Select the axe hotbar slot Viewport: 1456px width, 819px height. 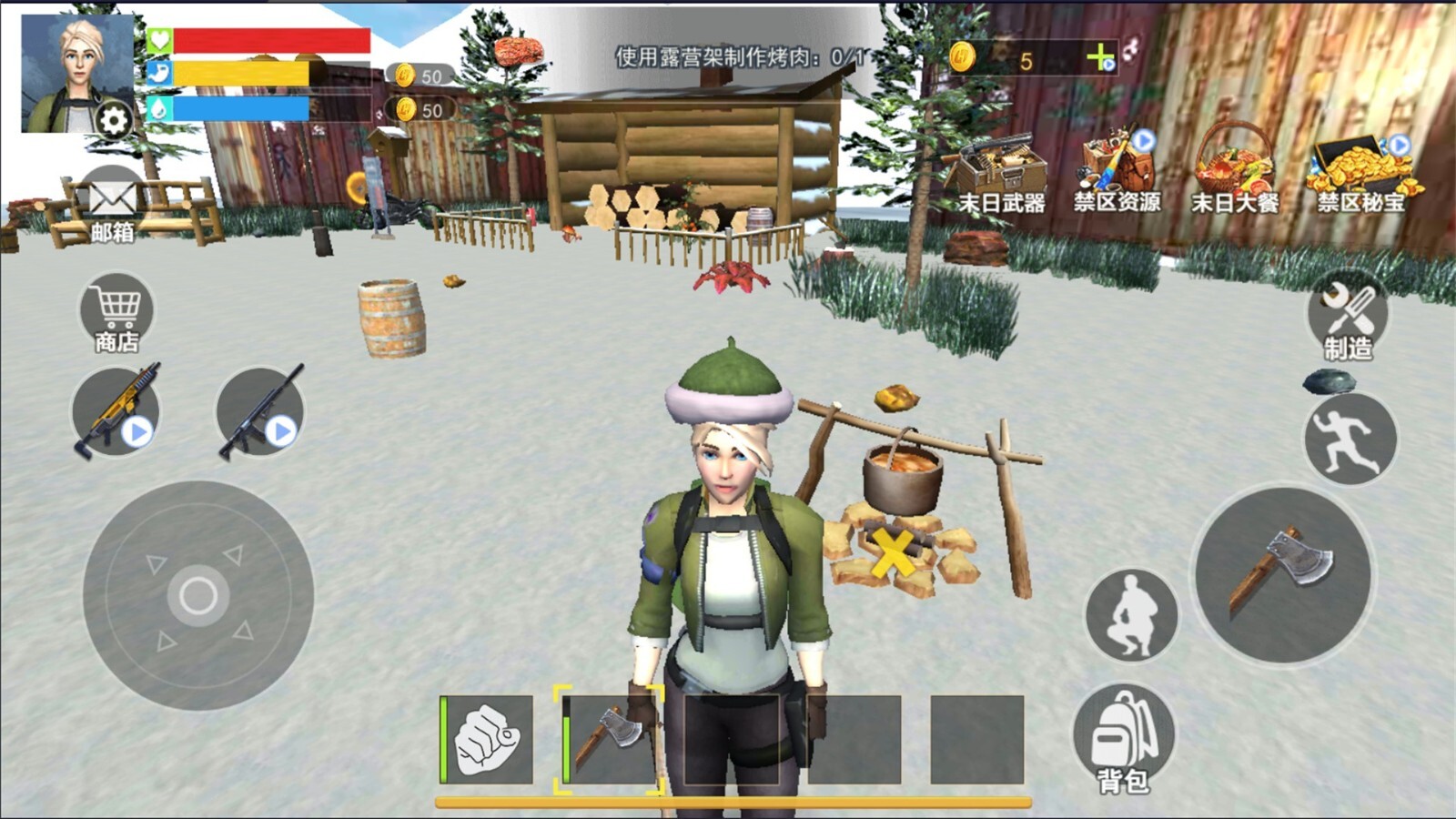click(x=609, y=740)
